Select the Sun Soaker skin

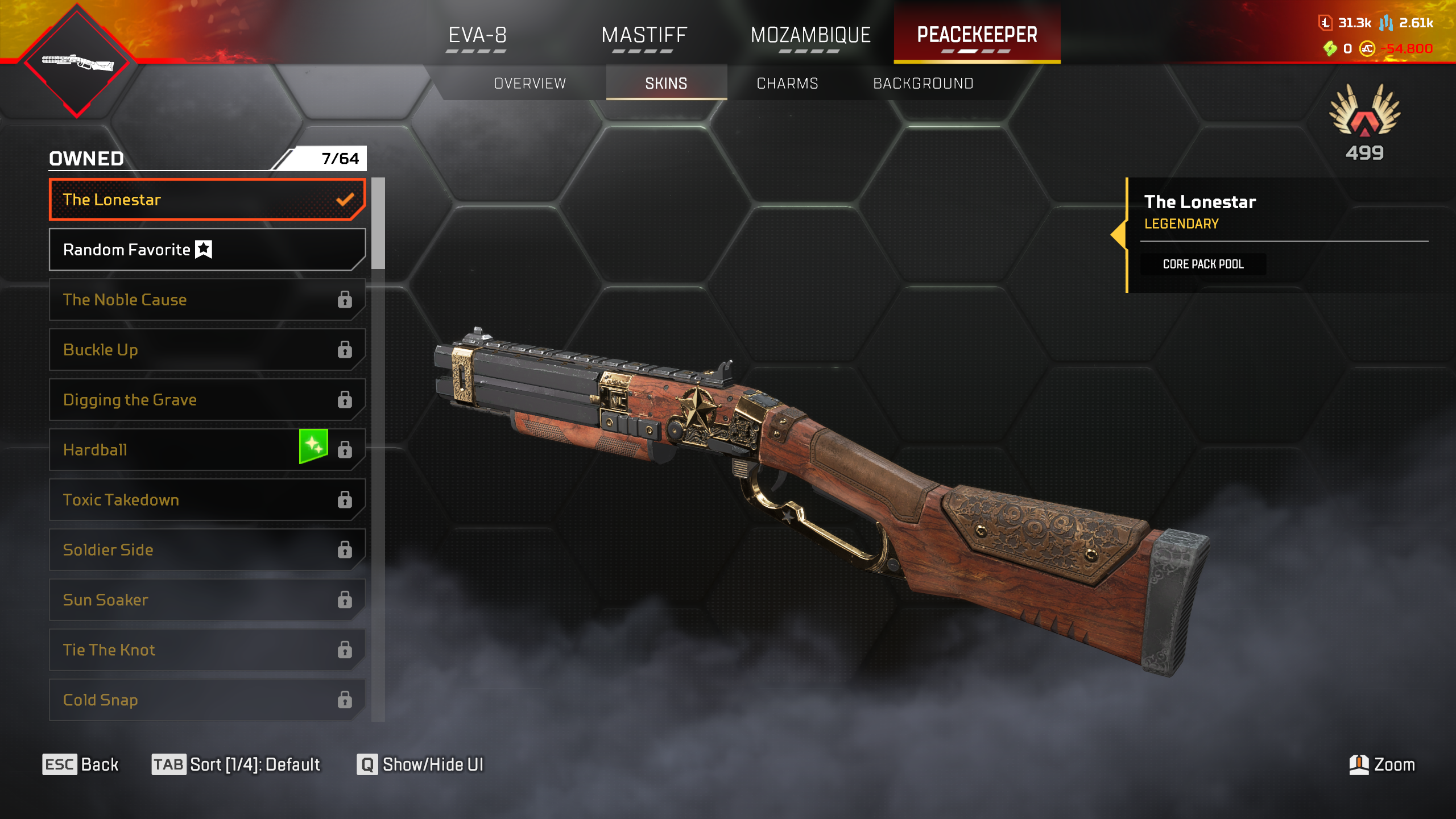(207, 600)
